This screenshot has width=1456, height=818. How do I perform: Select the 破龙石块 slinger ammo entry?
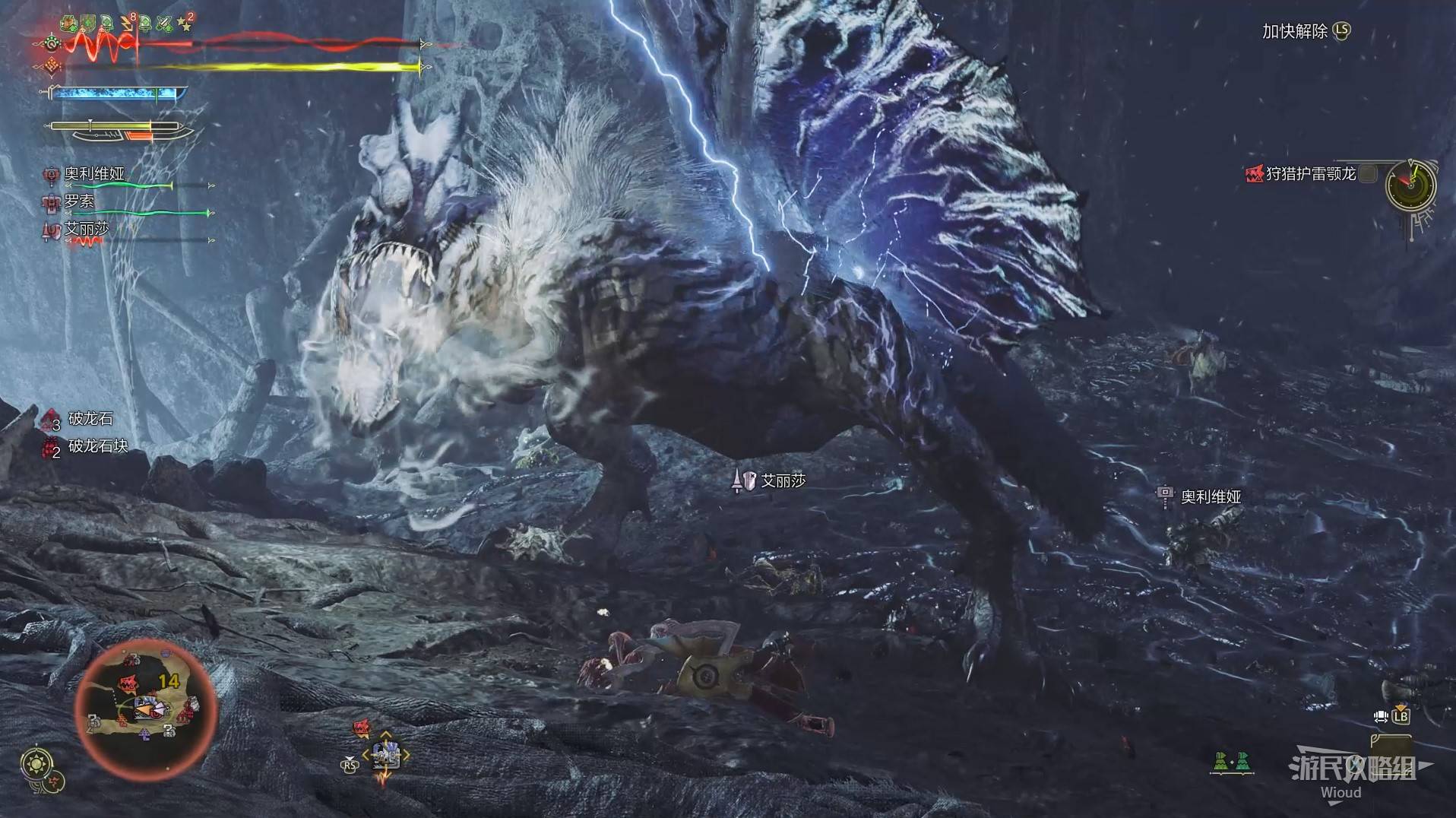click(97, 446)
